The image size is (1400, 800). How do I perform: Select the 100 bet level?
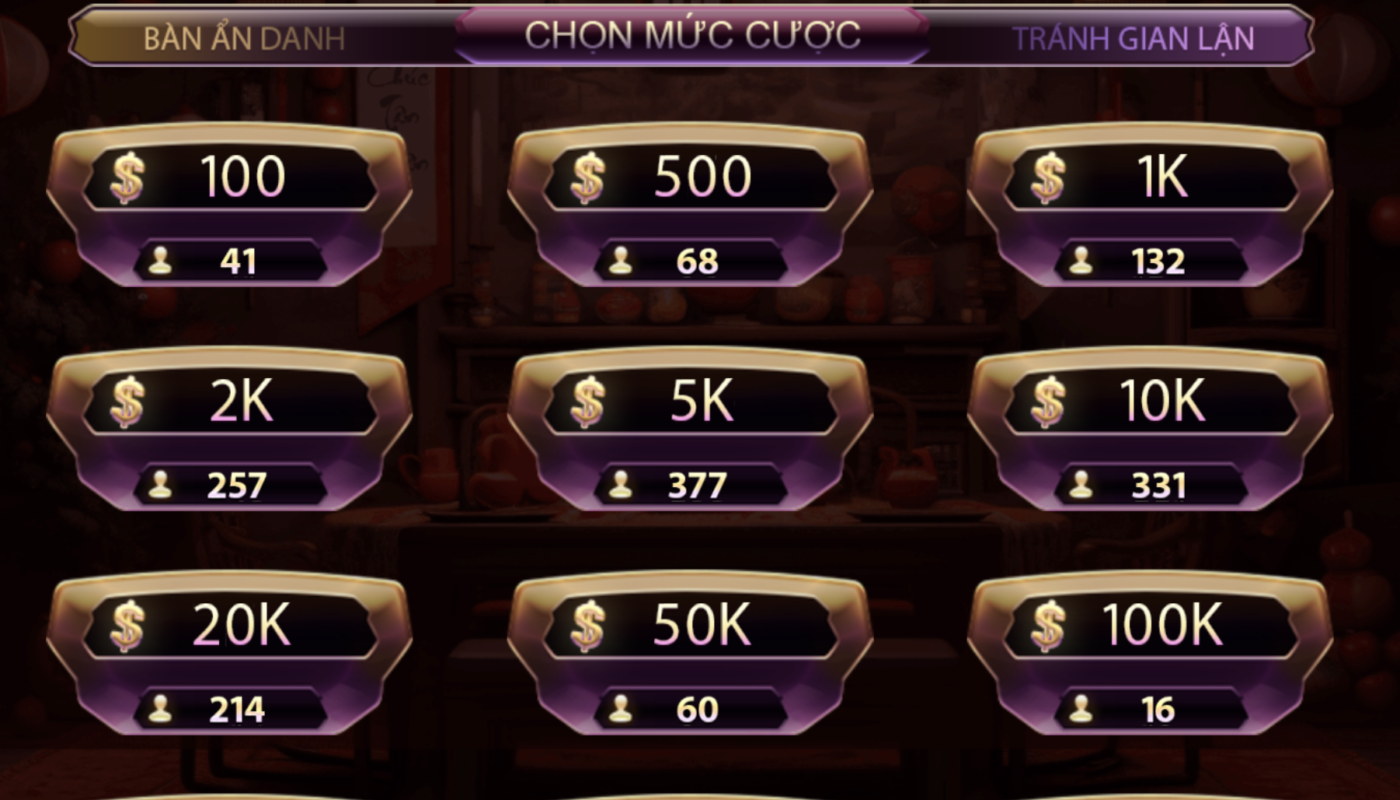tap(229, 205)
